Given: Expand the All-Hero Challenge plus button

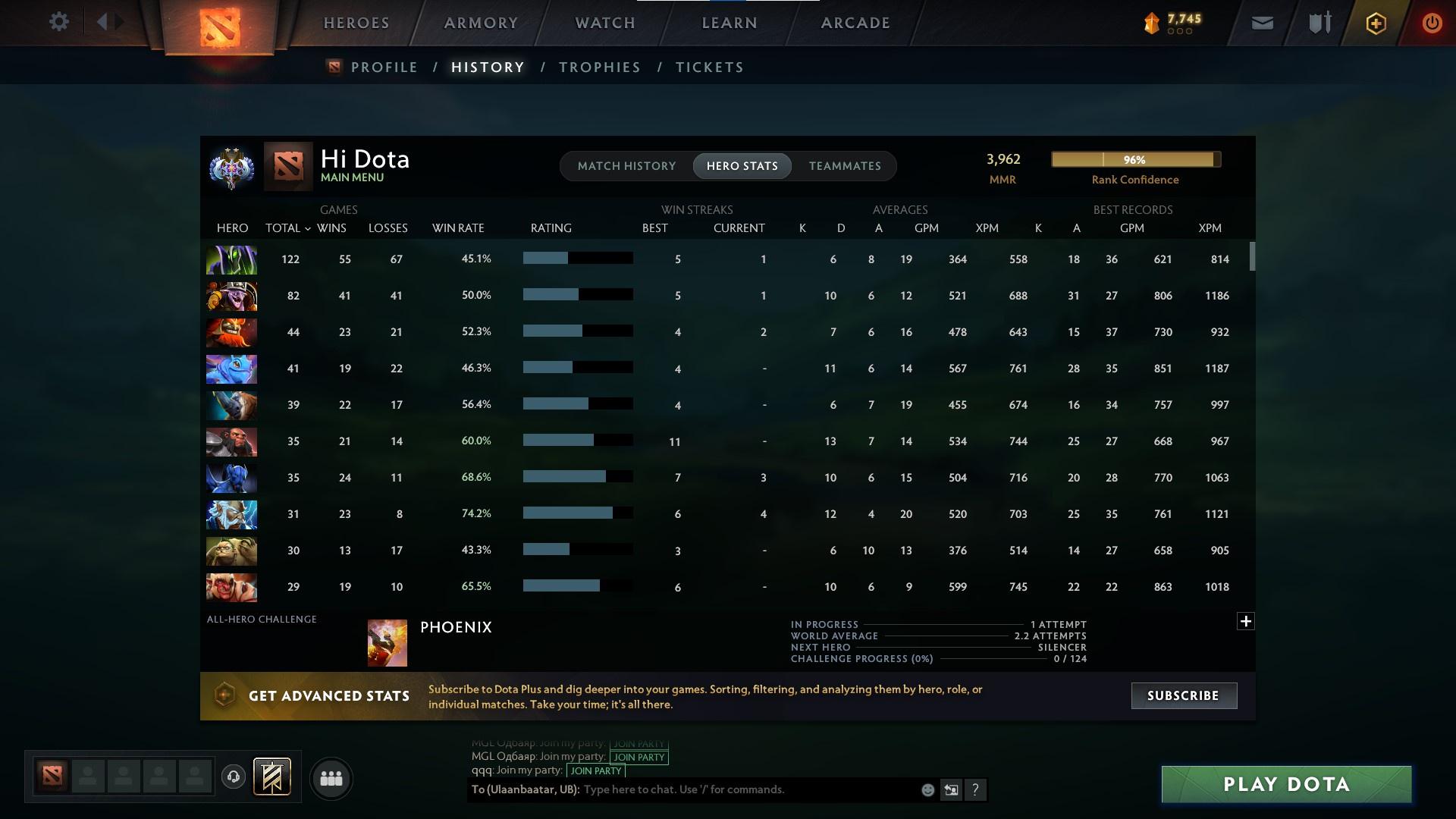Looking at the screenshot, I should pyautogui.click(x=1246, y=620).
